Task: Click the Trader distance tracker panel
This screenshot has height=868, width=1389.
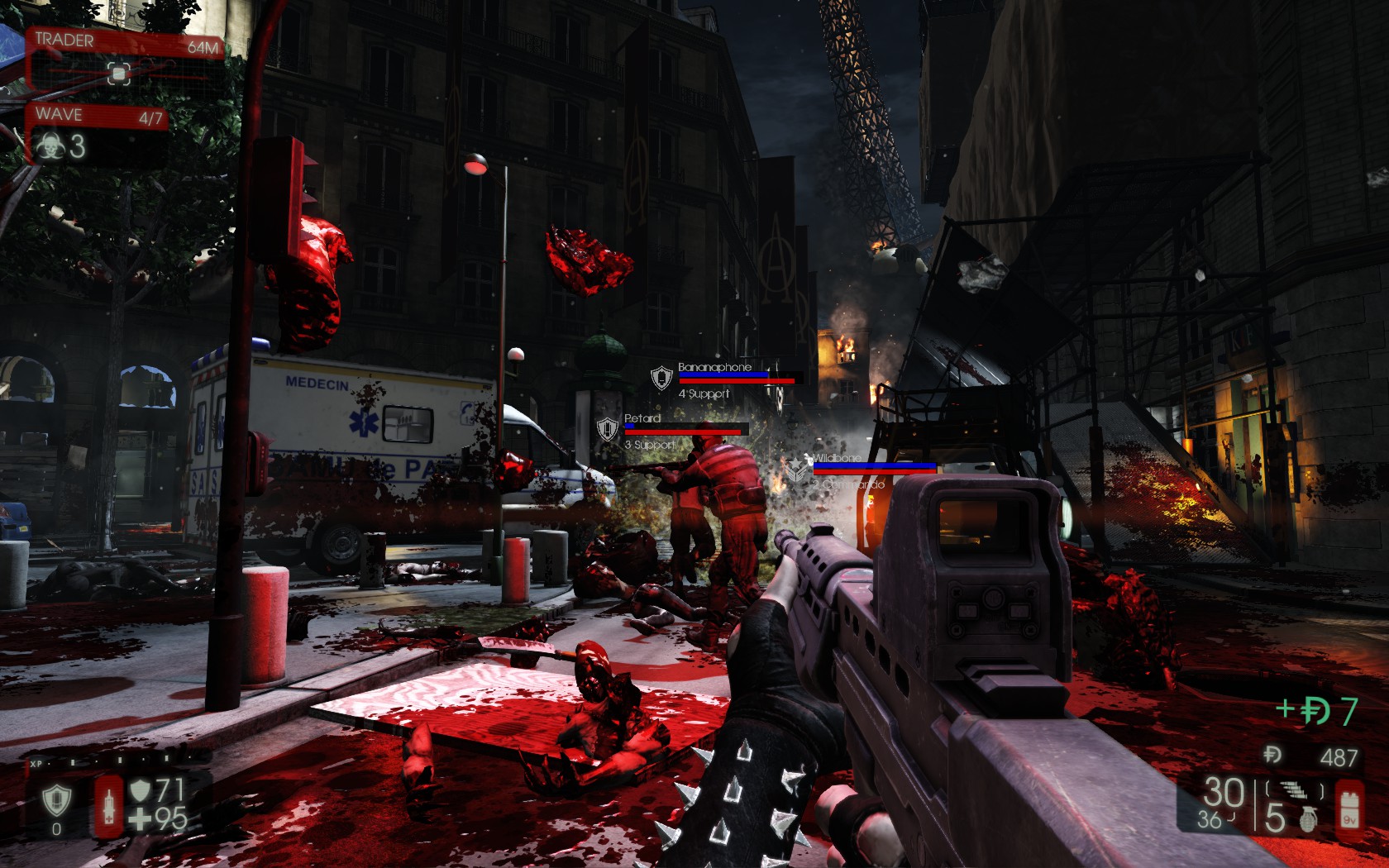Action: (126, 60)
